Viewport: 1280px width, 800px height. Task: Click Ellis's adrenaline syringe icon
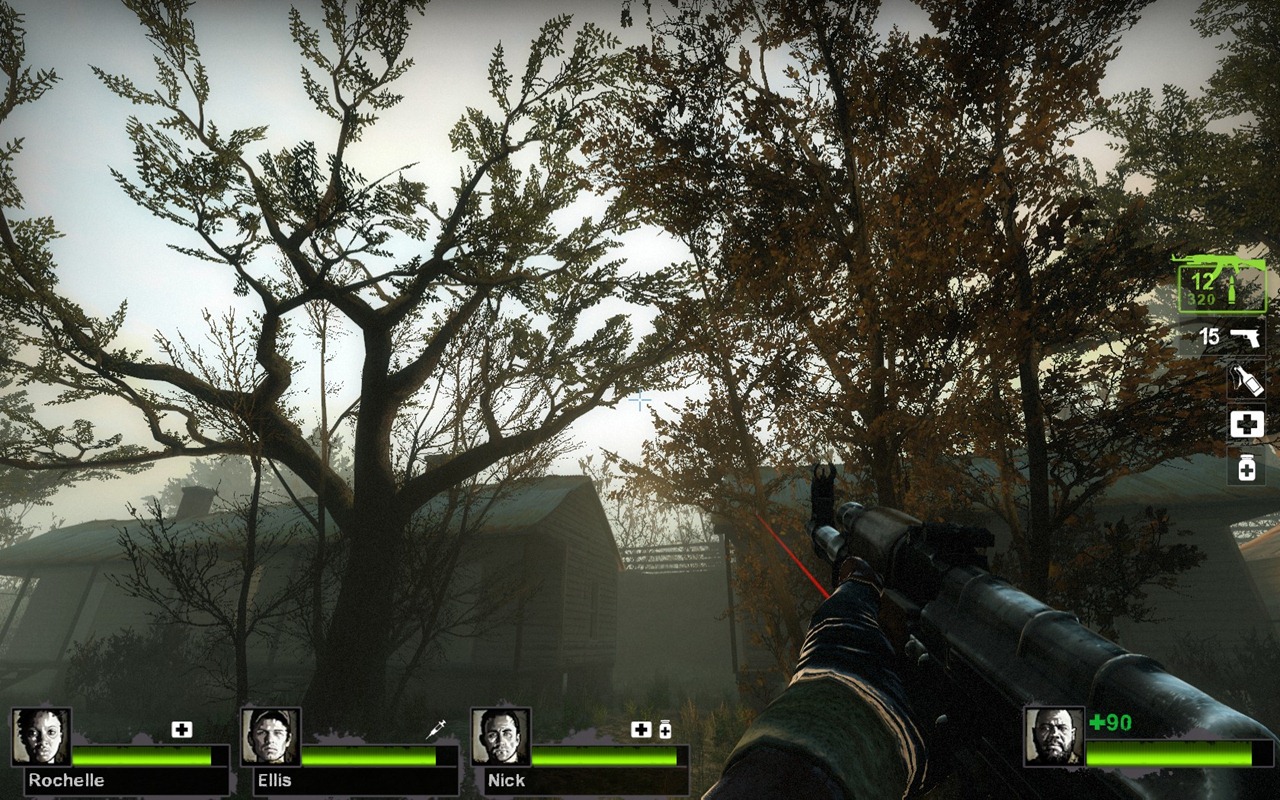[x=436, y=730]
